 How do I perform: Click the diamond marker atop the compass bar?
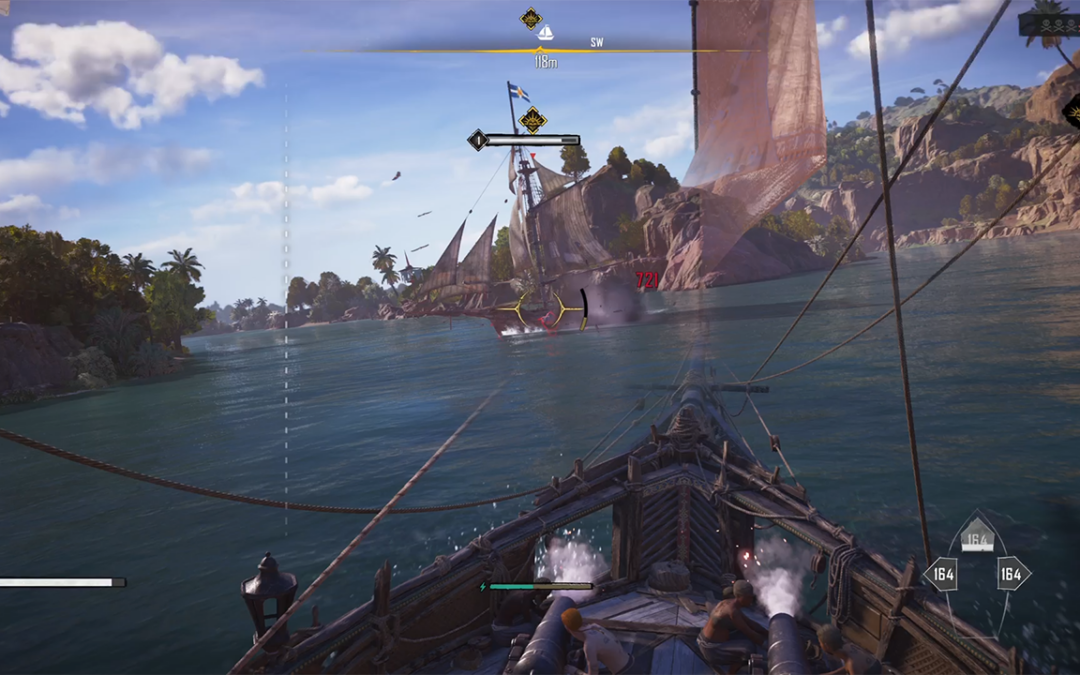[x=531, y=18]
